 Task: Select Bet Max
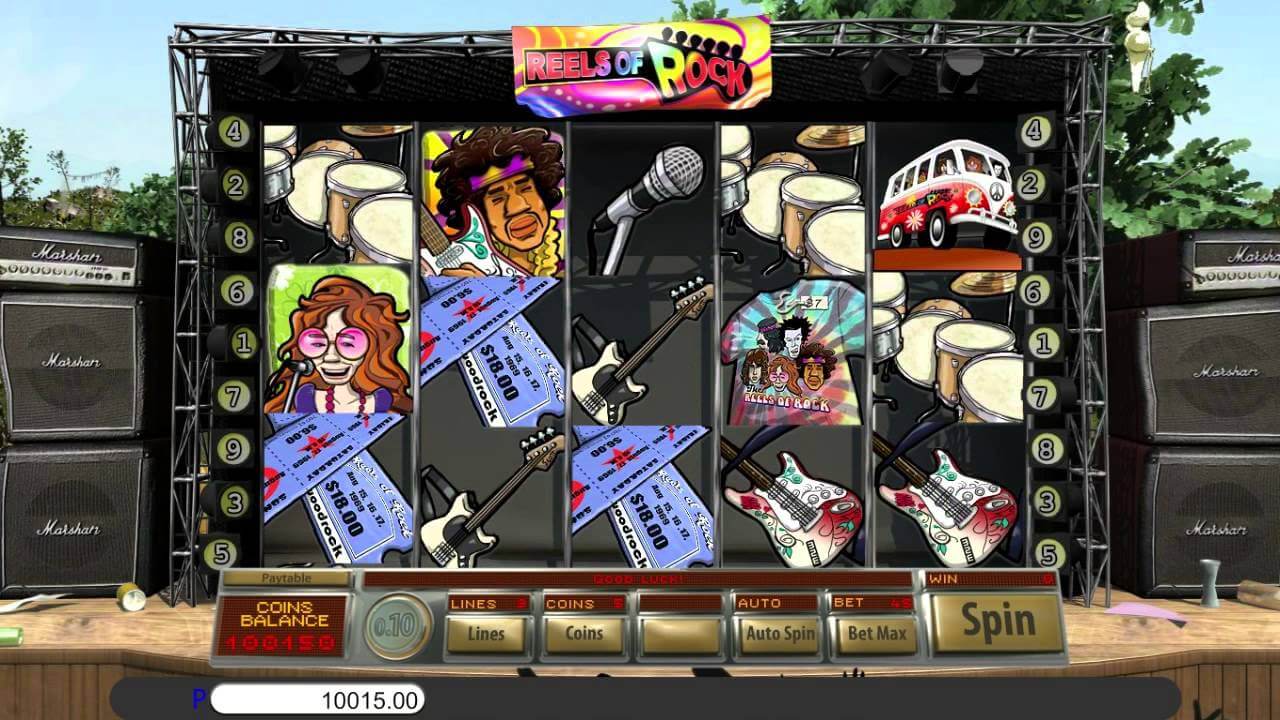pyautogui.click(x=876, y=633)
